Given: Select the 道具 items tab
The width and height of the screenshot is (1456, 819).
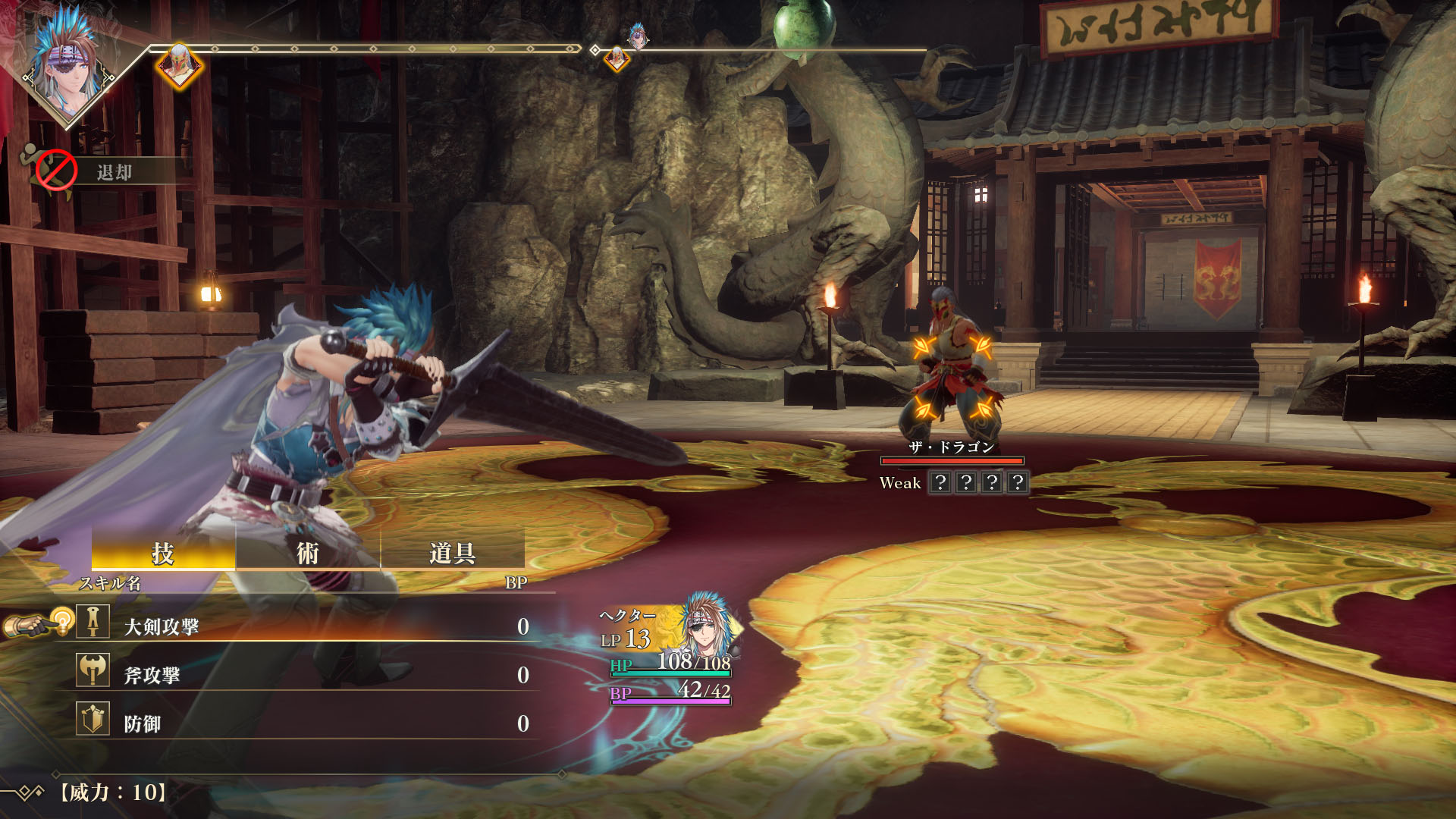Looking at the screenshot, I should pos(452,553).
